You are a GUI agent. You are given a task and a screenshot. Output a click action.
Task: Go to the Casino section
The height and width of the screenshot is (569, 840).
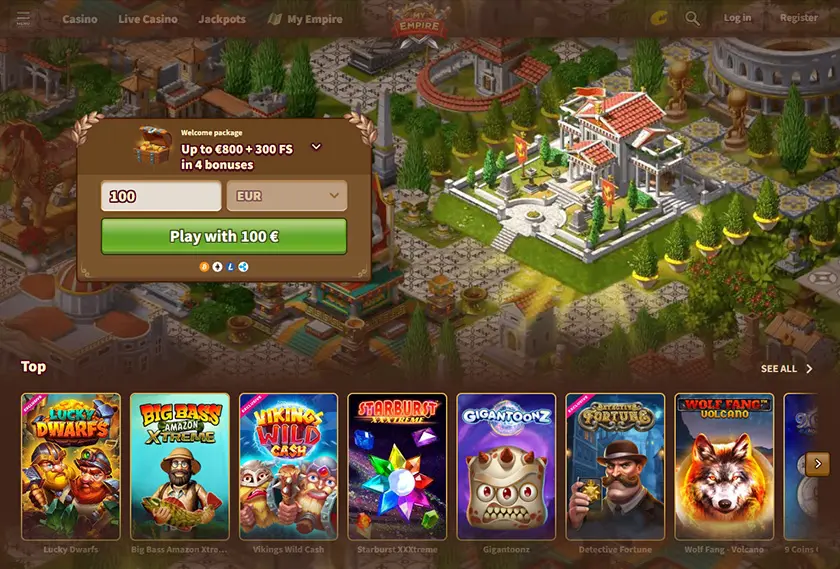point(80,19)
